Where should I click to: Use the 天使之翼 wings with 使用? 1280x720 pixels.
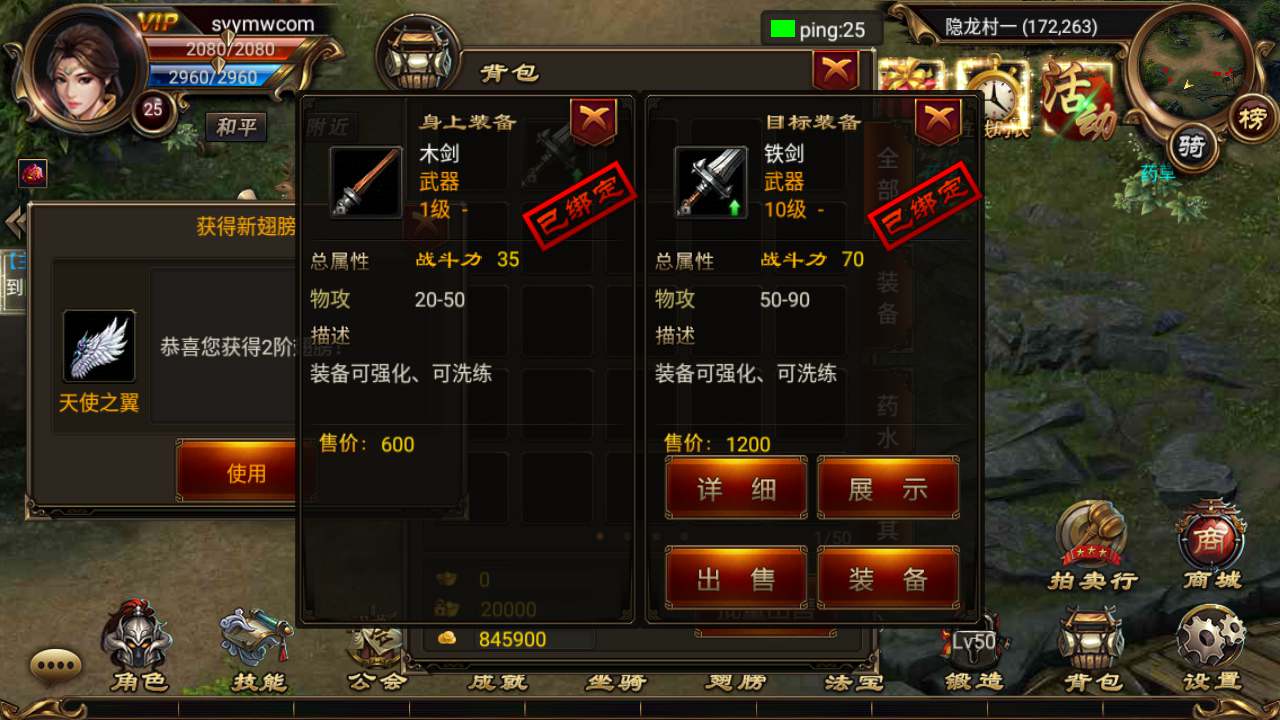[x=245, y=472]
